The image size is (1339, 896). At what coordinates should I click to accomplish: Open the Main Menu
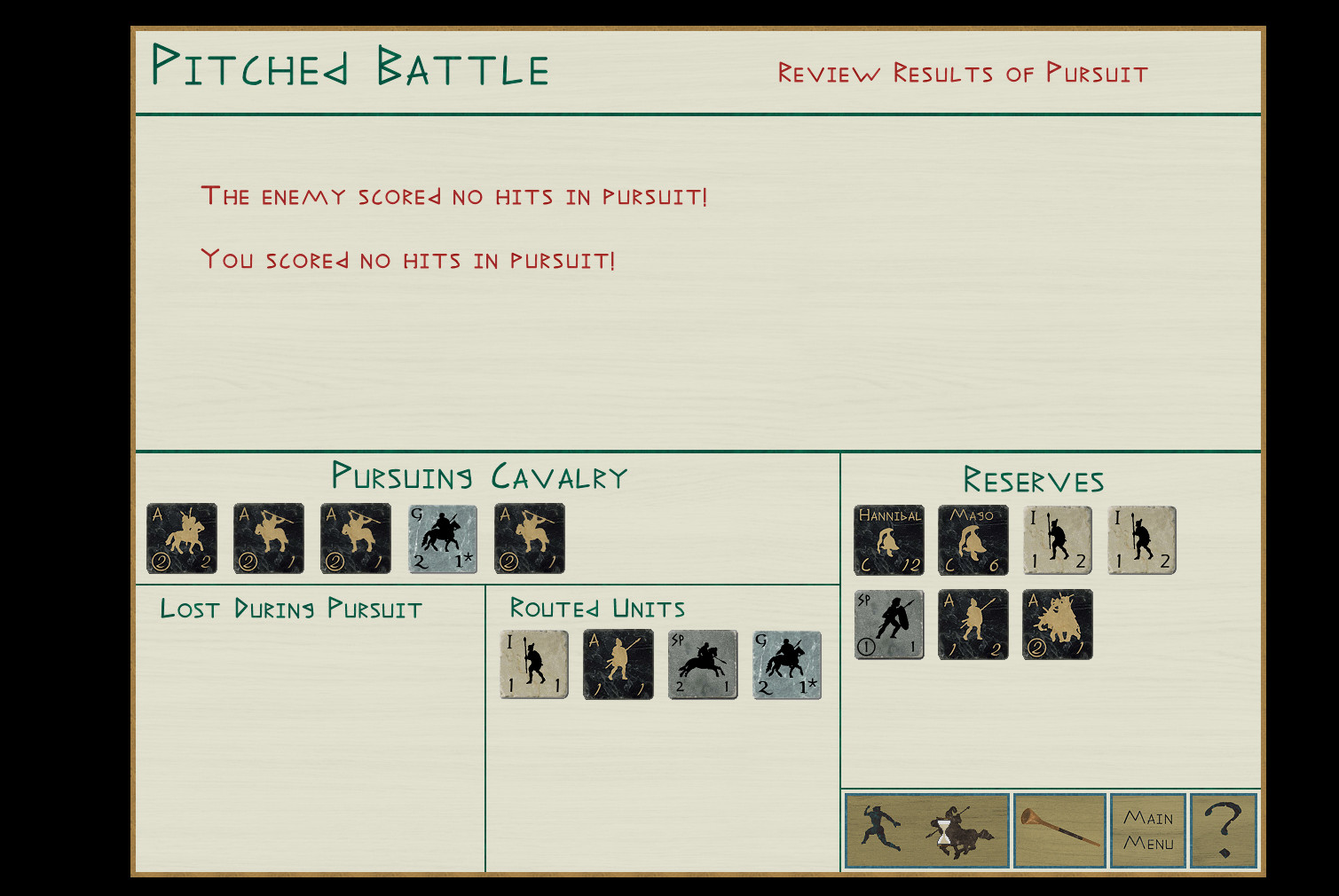1147,830
